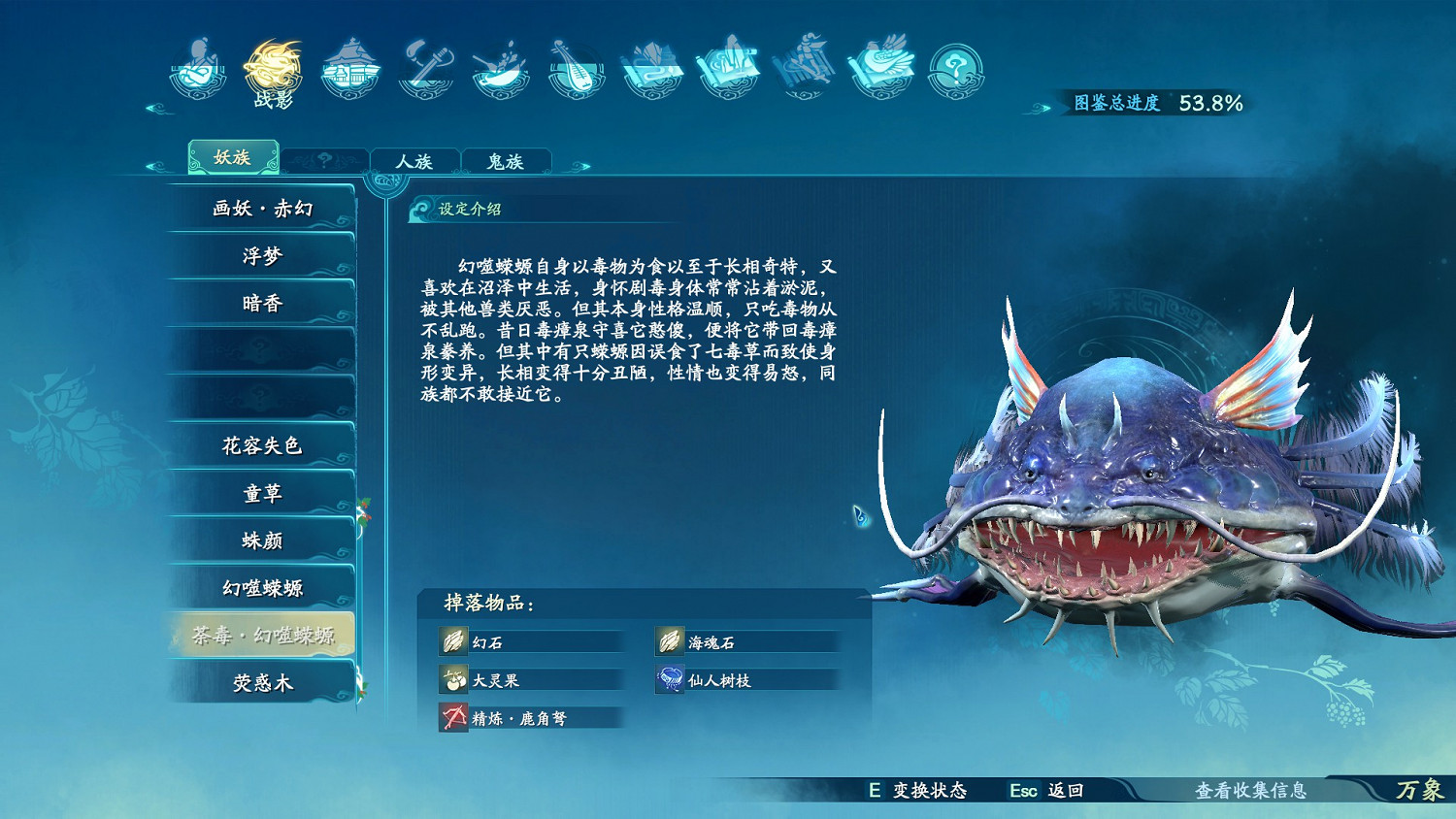Select the 茶毒·幻噬蝾螈 entry

click(x=262, y=636)
